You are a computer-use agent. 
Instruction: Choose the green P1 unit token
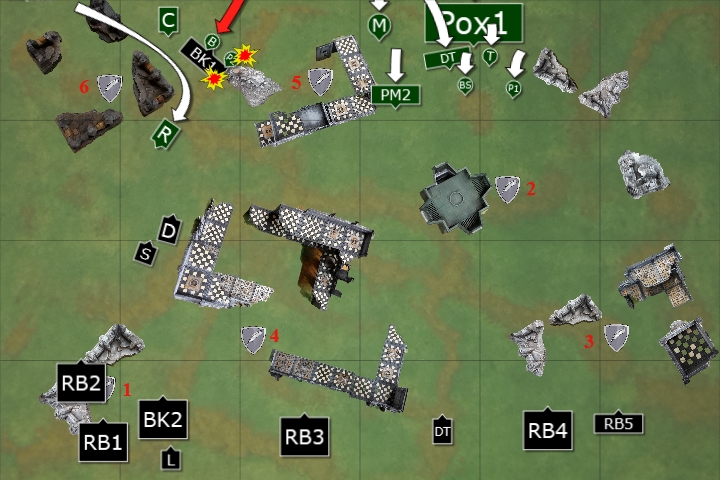(x=513, y=88)
